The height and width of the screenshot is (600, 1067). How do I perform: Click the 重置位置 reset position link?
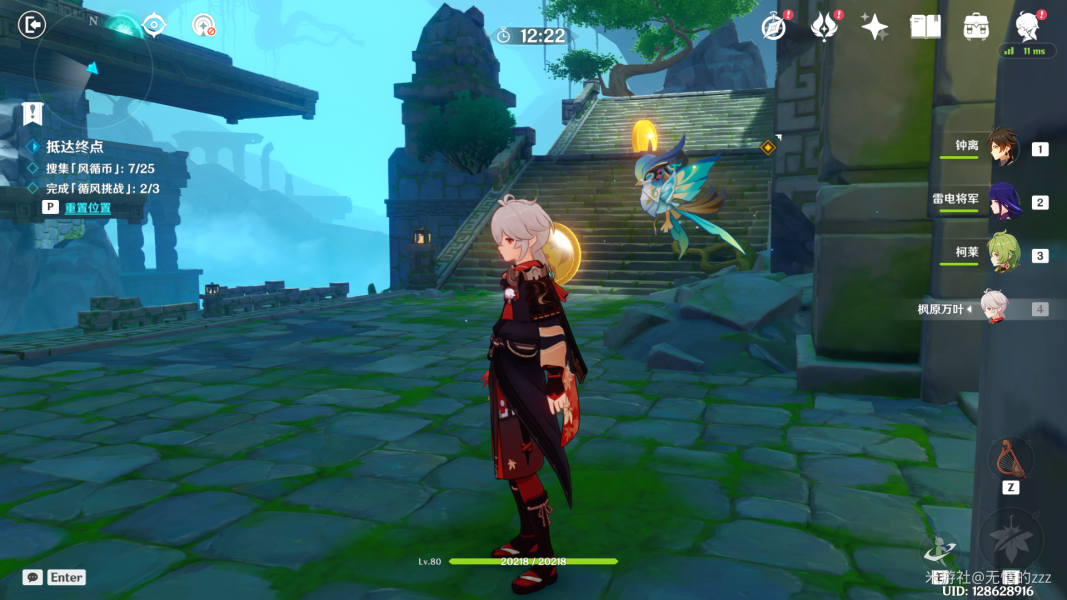(x=88, y=208)
